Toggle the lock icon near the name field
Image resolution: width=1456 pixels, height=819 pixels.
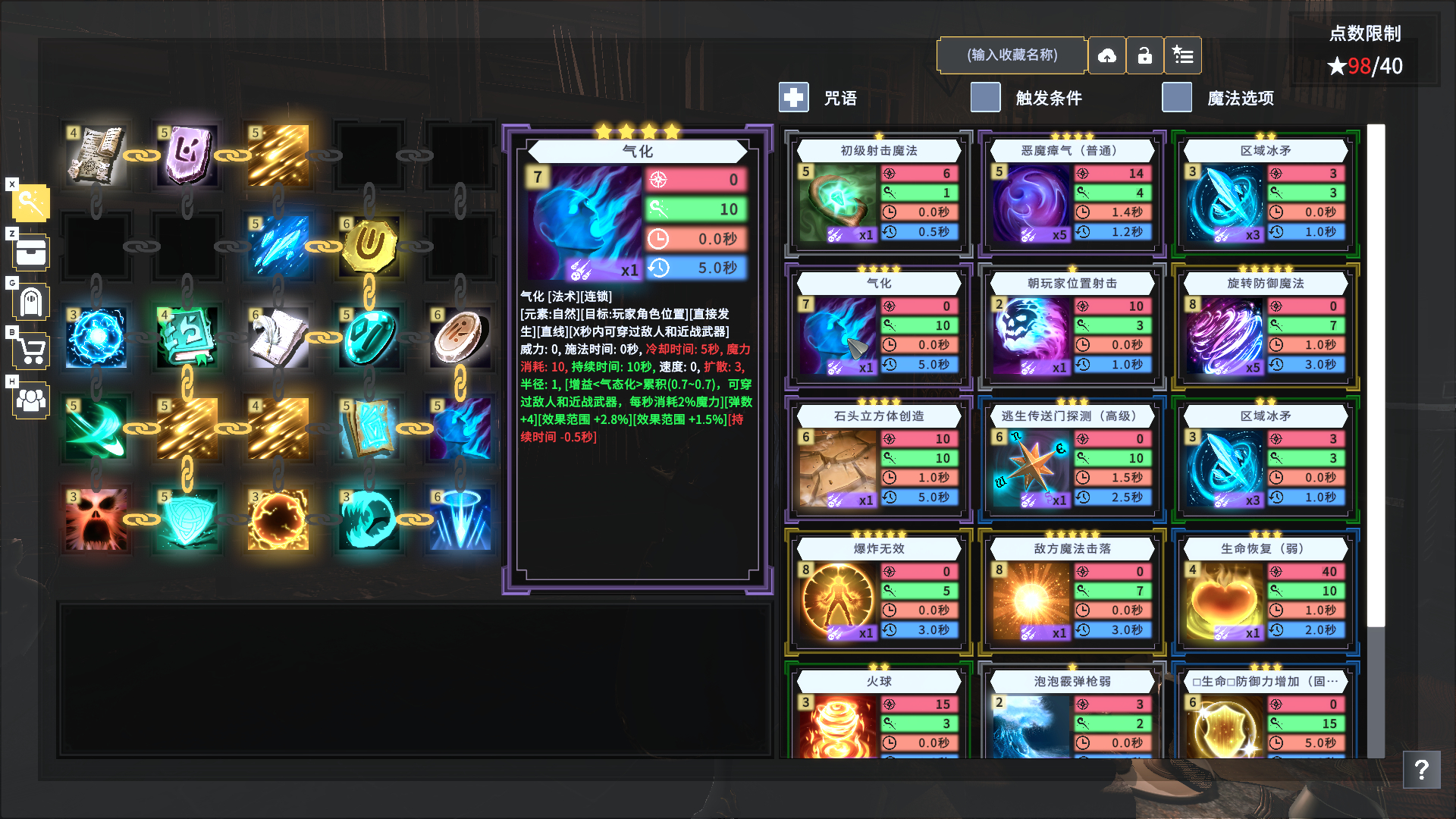click(x=1145, y=55)
